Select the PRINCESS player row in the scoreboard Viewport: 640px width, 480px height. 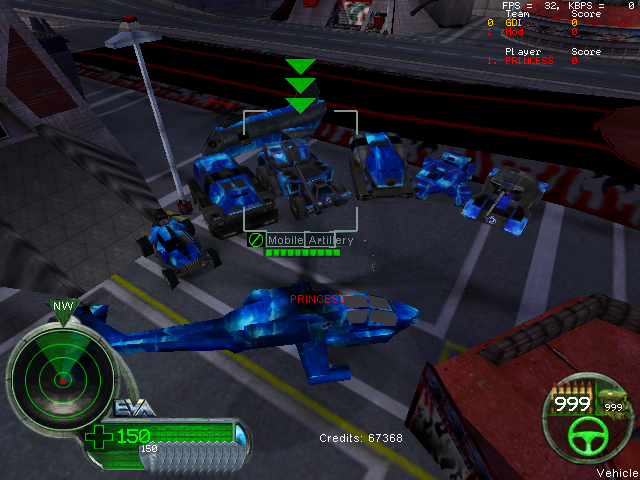click(532, 60)
